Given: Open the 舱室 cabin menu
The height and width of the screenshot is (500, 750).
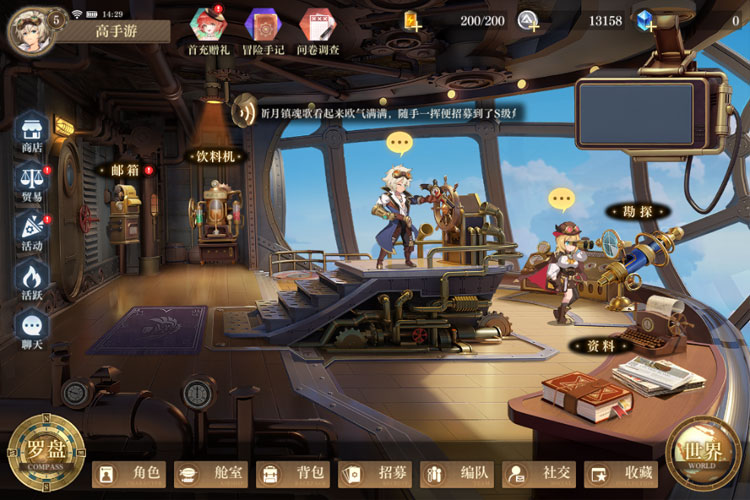Looking at the screenshot, I should pyautogui.click(x=210, y=473).
